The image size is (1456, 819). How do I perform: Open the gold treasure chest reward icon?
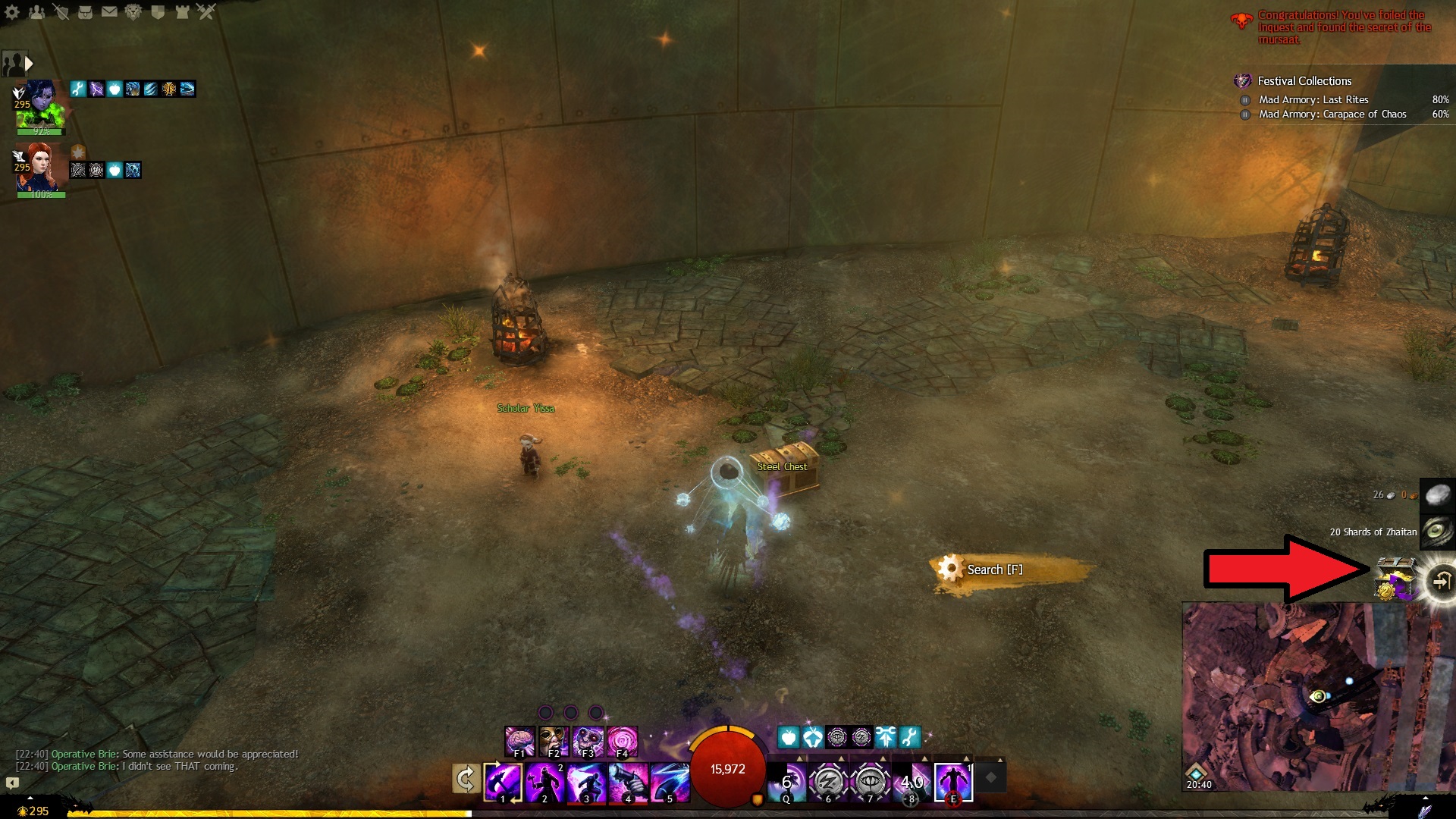coord(1395,580)
